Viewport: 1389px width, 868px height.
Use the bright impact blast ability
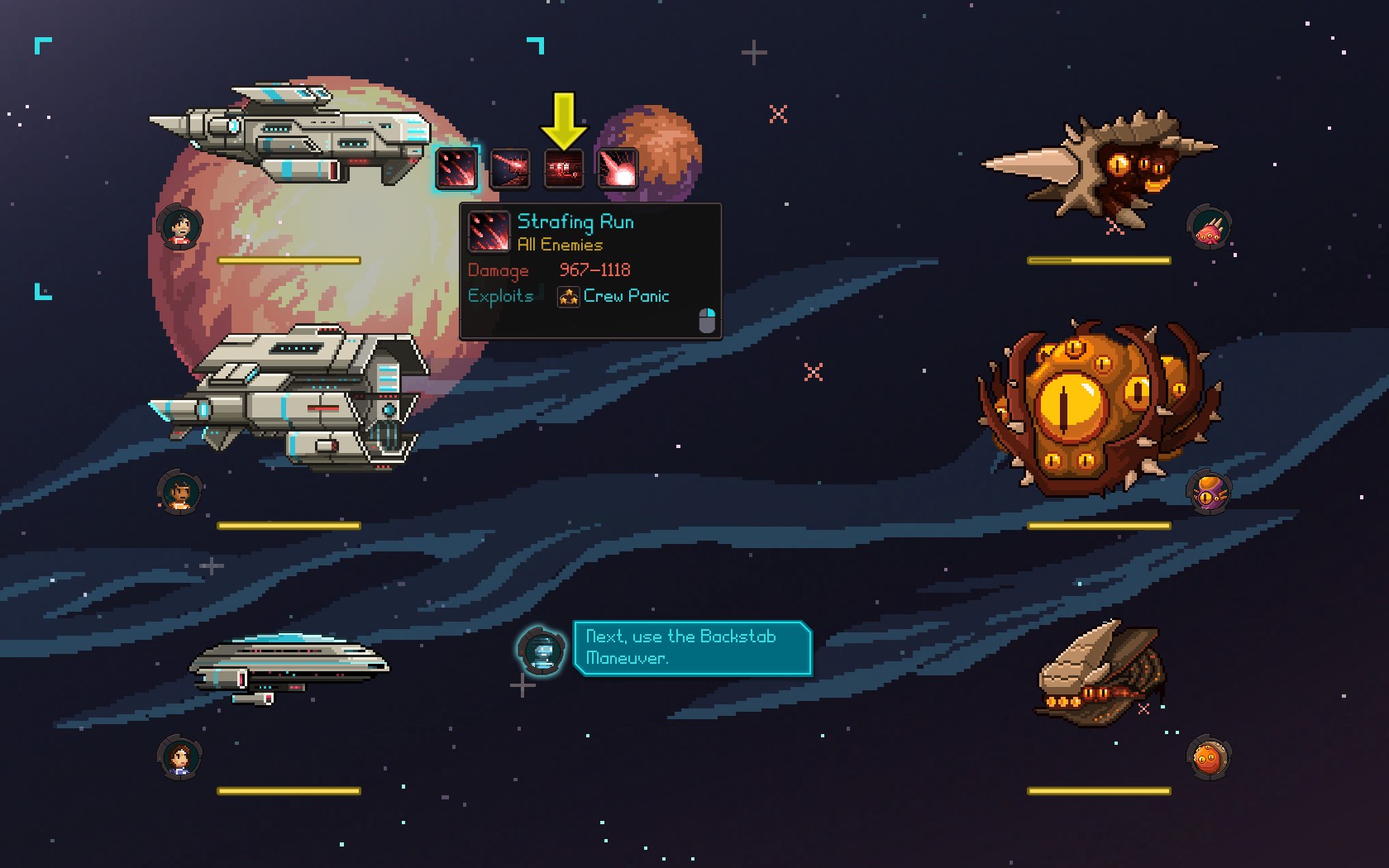pos(617,169)
